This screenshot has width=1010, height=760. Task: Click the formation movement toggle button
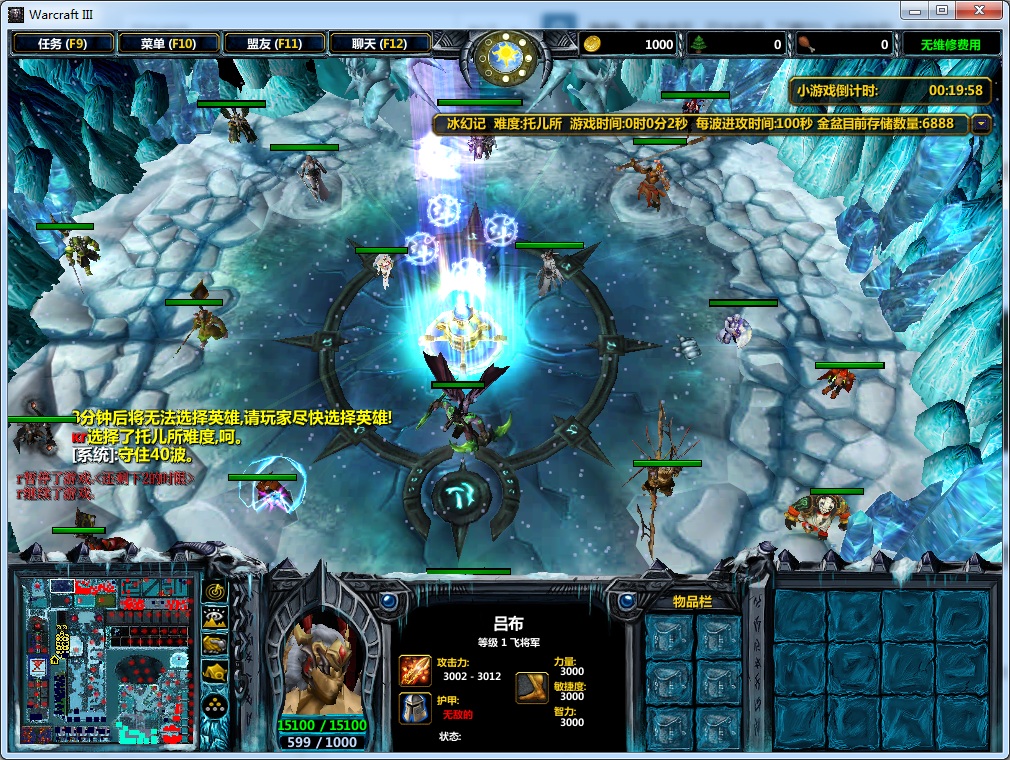tap(215, 706)
